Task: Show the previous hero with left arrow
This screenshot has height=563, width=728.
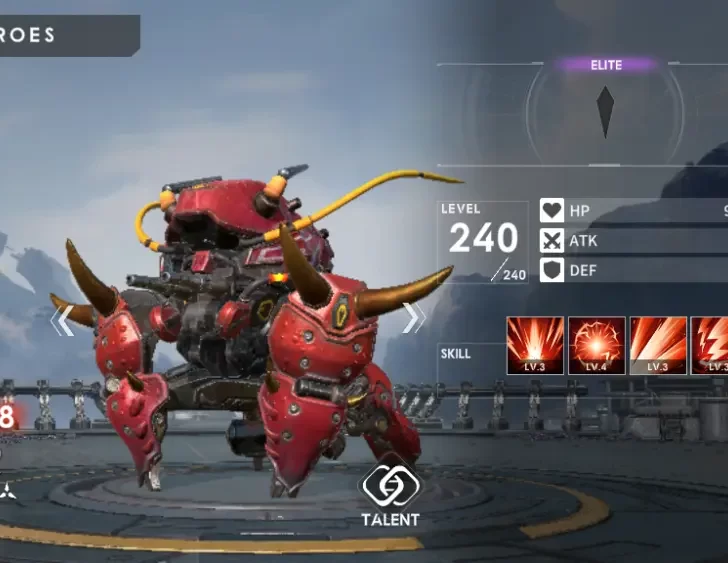Action: point(63,321)
